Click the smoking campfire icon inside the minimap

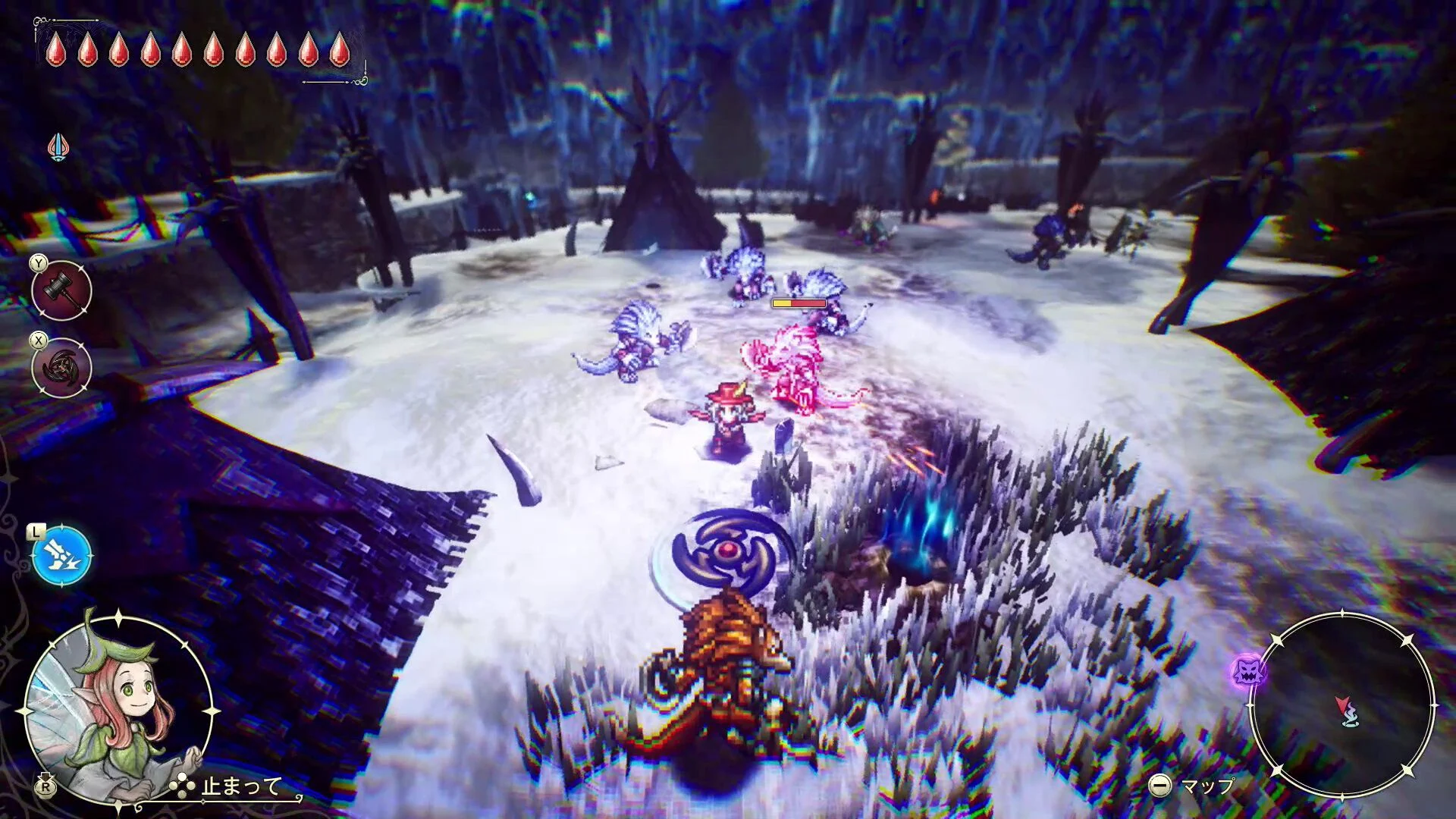click(x=1352, y=717)
